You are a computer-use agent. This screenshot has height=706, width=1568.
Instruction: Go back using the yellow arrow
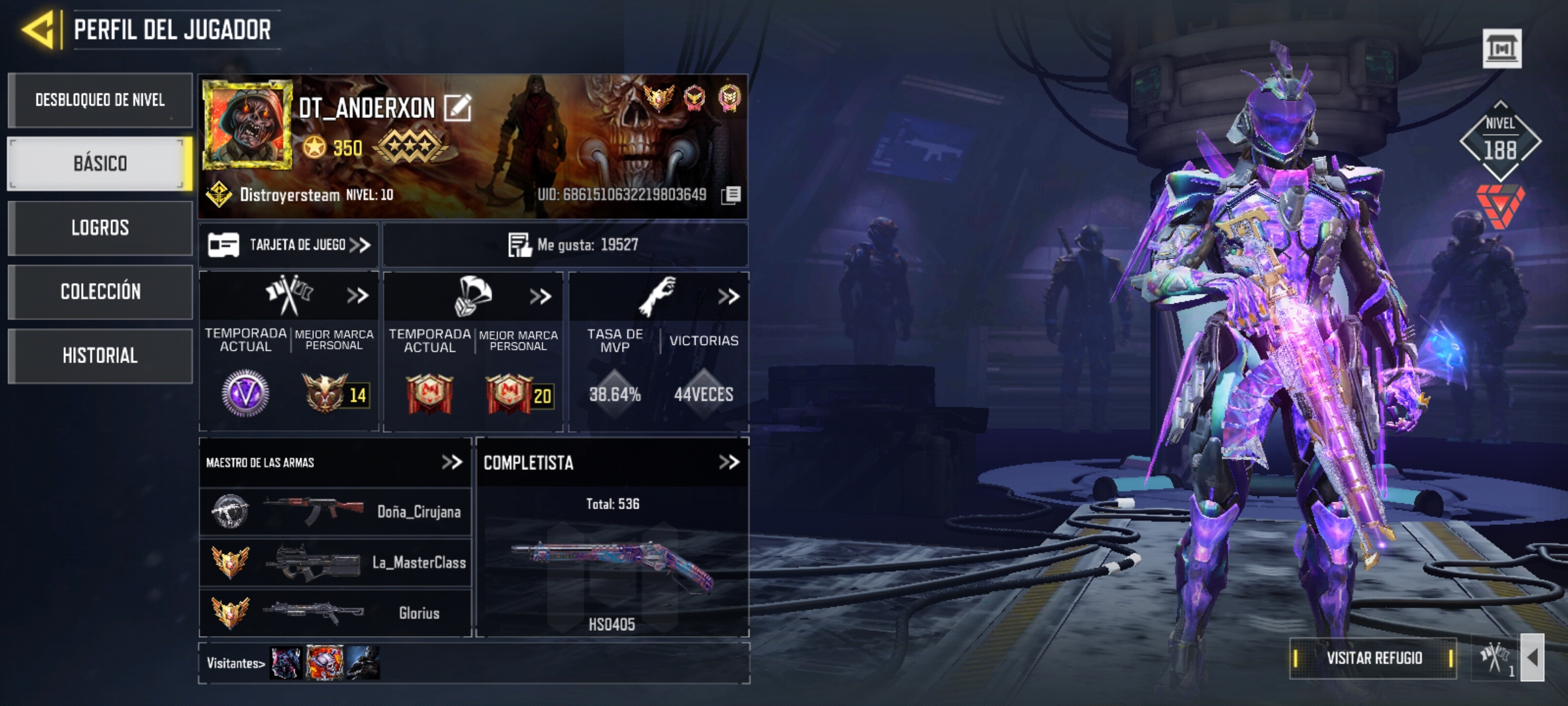(x=38, y=29)
